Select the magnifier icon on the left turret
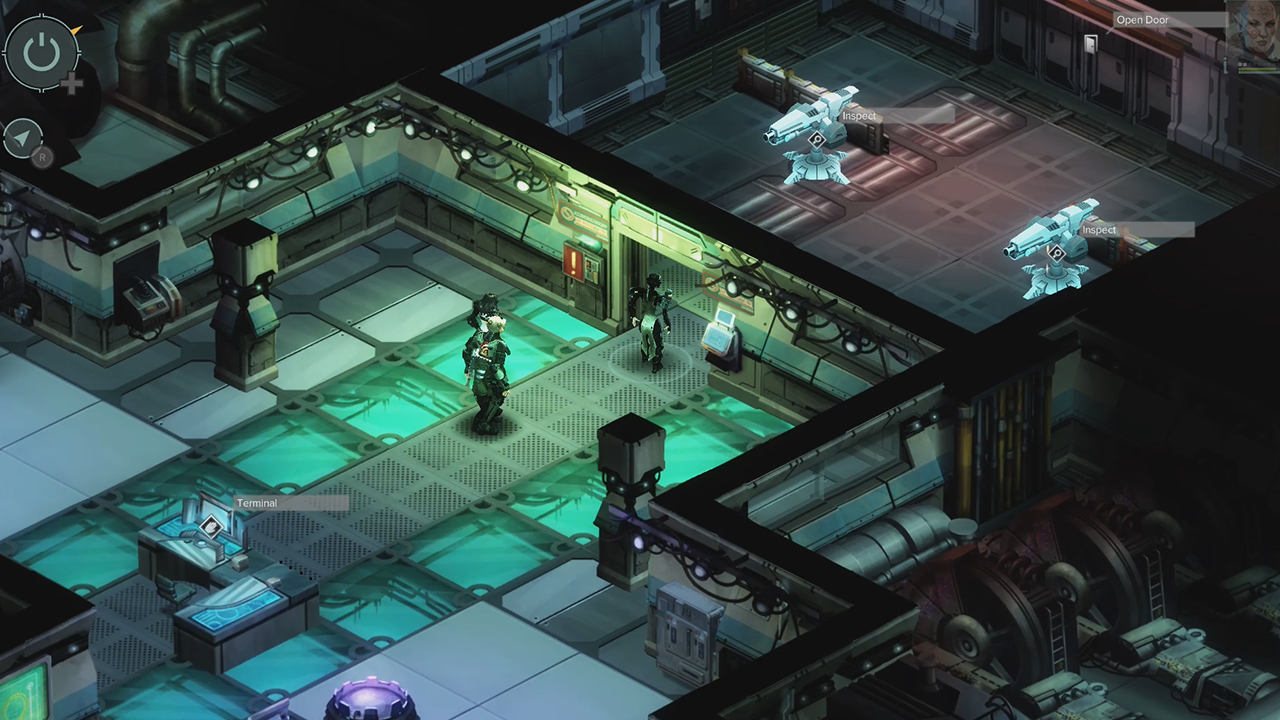 click(x=817, y=139)
